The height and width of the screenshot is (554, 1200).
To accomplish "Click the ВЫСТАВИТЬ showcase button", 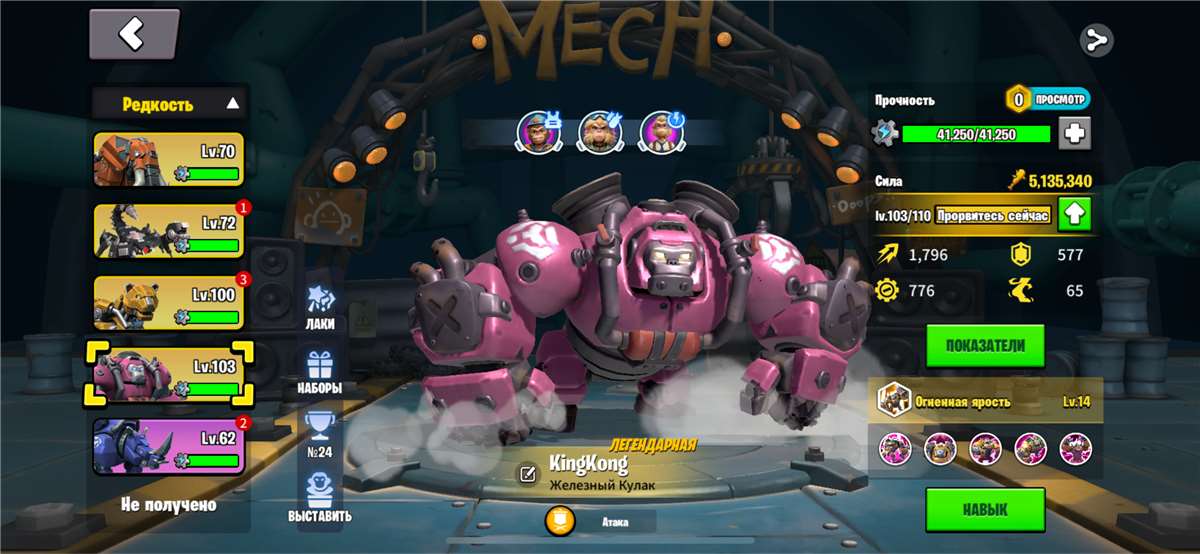I will [320, 498].
